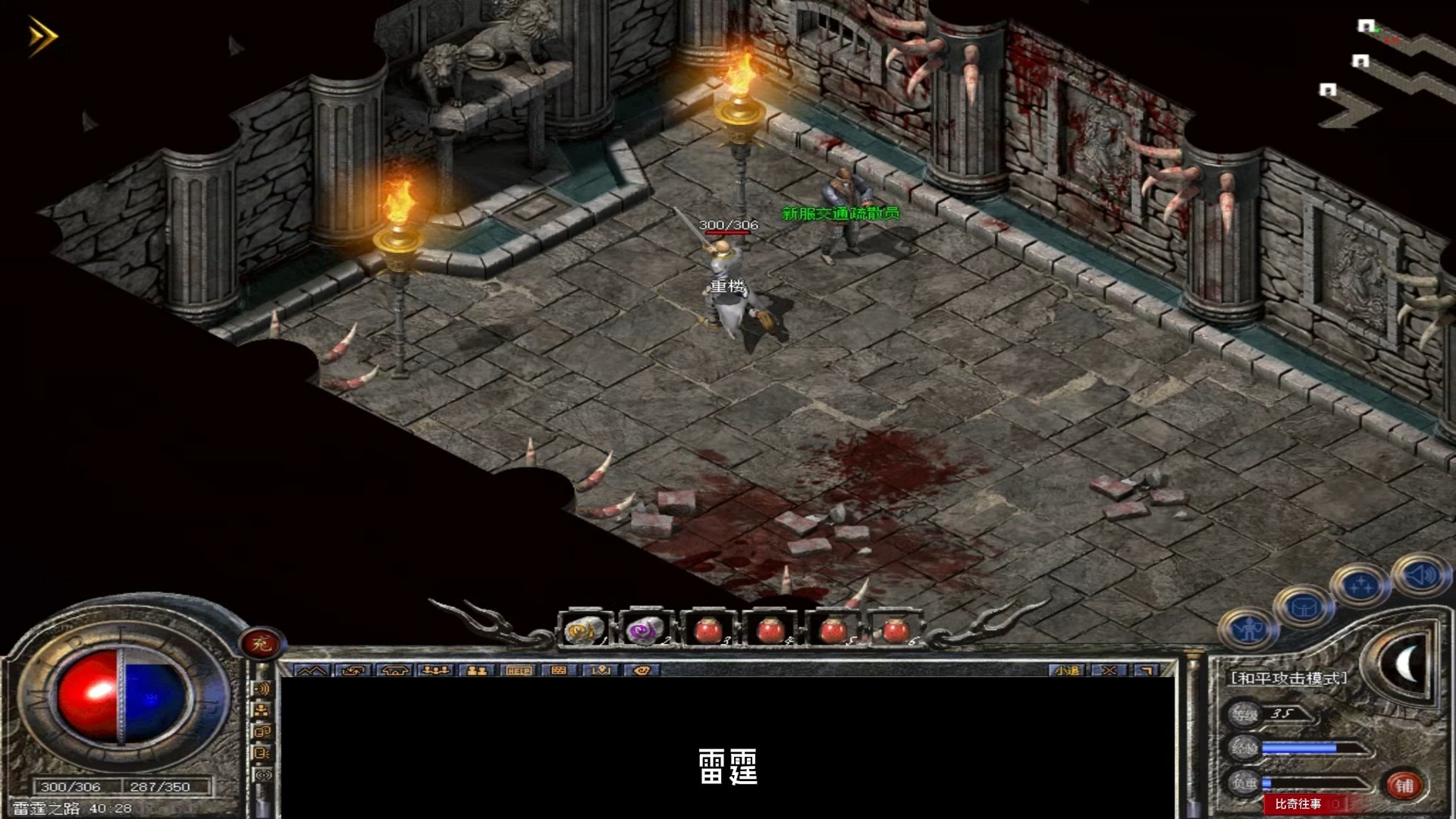Open the character equipment round button
Screen dimensions: 1456x819
tap(1247, 629)
